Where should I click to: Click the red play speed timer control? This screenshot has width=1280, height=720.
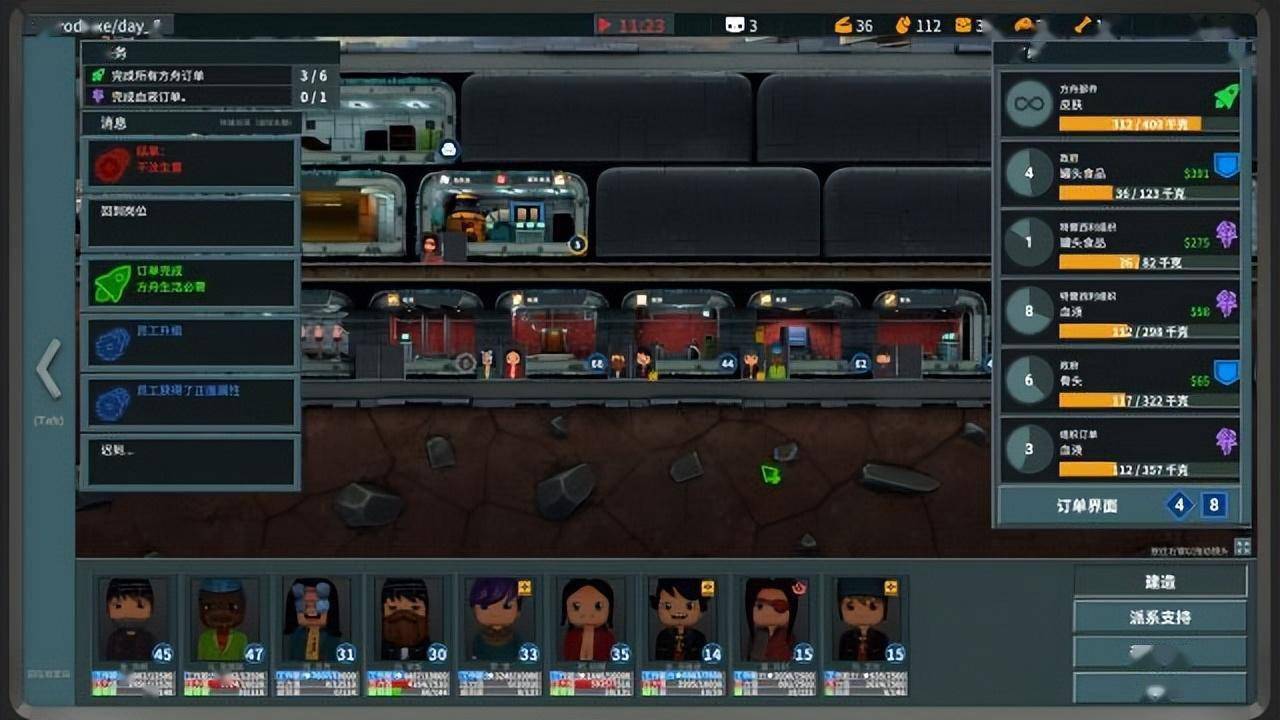(632, 25)
